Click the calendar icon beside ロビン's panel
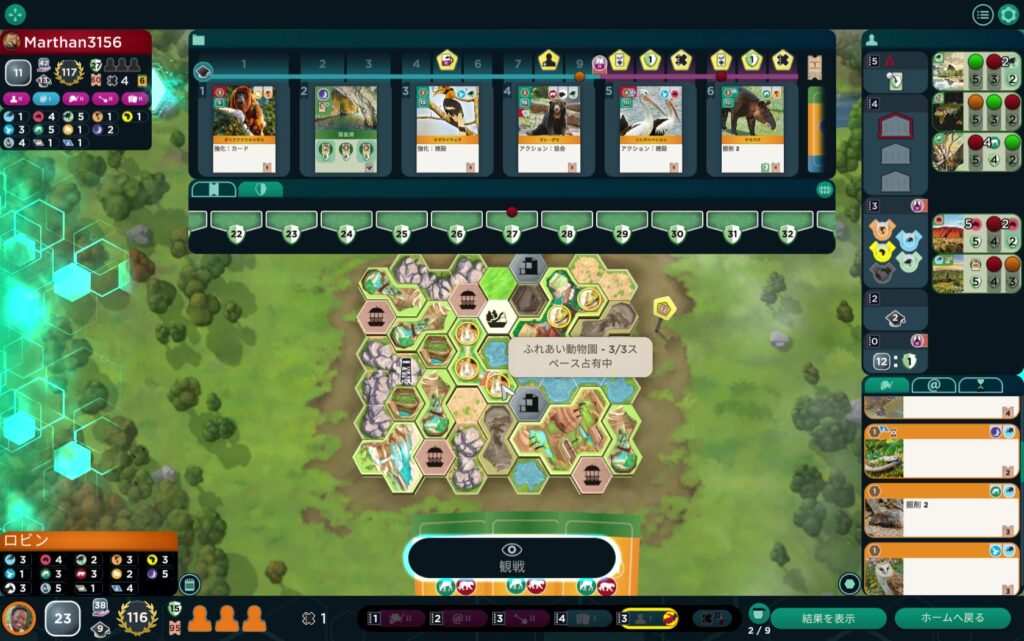 pyautogui.click(x=189, y=584)
